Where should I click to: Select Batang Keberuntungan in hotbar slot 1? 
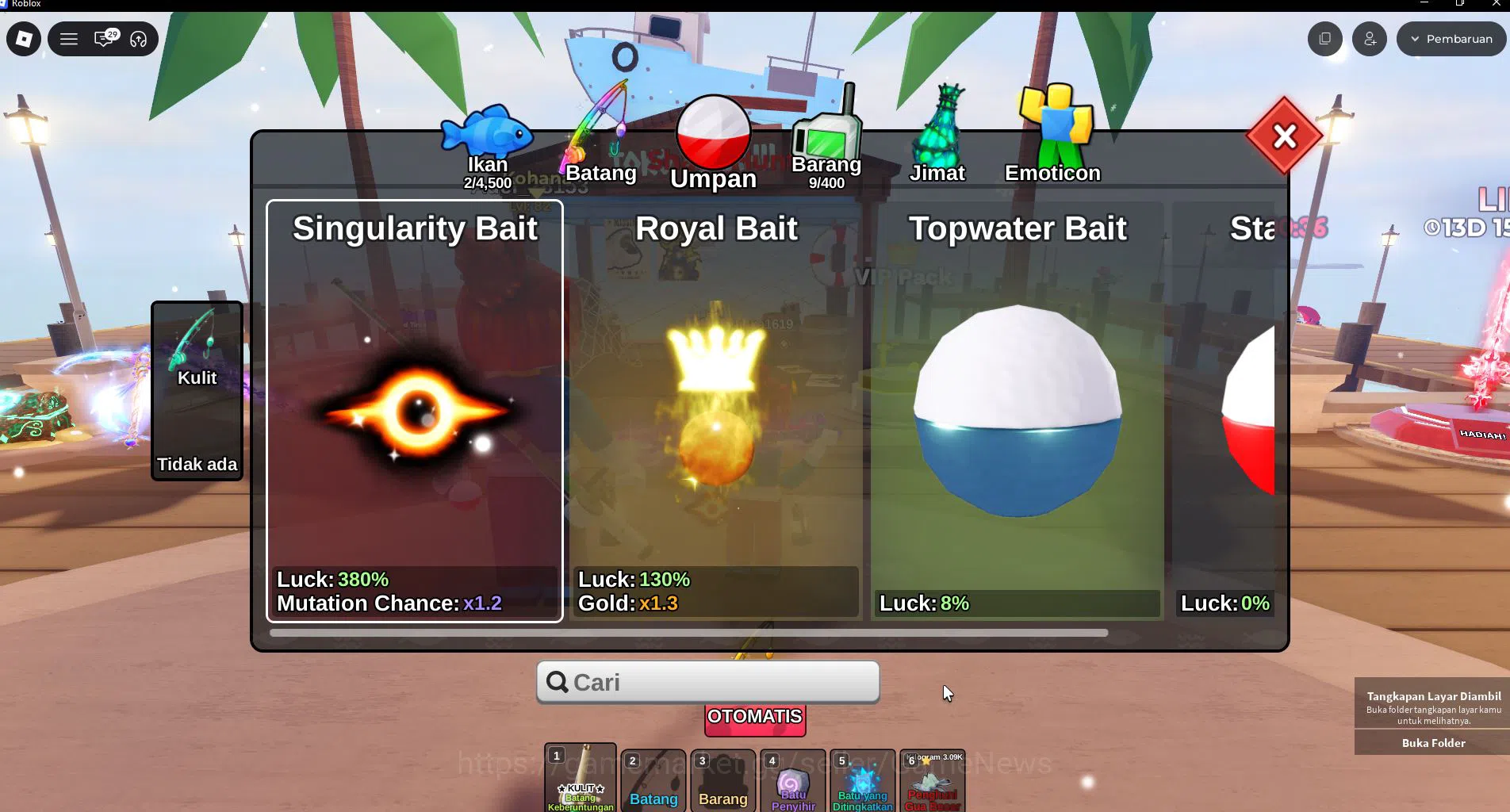point(580,781)
